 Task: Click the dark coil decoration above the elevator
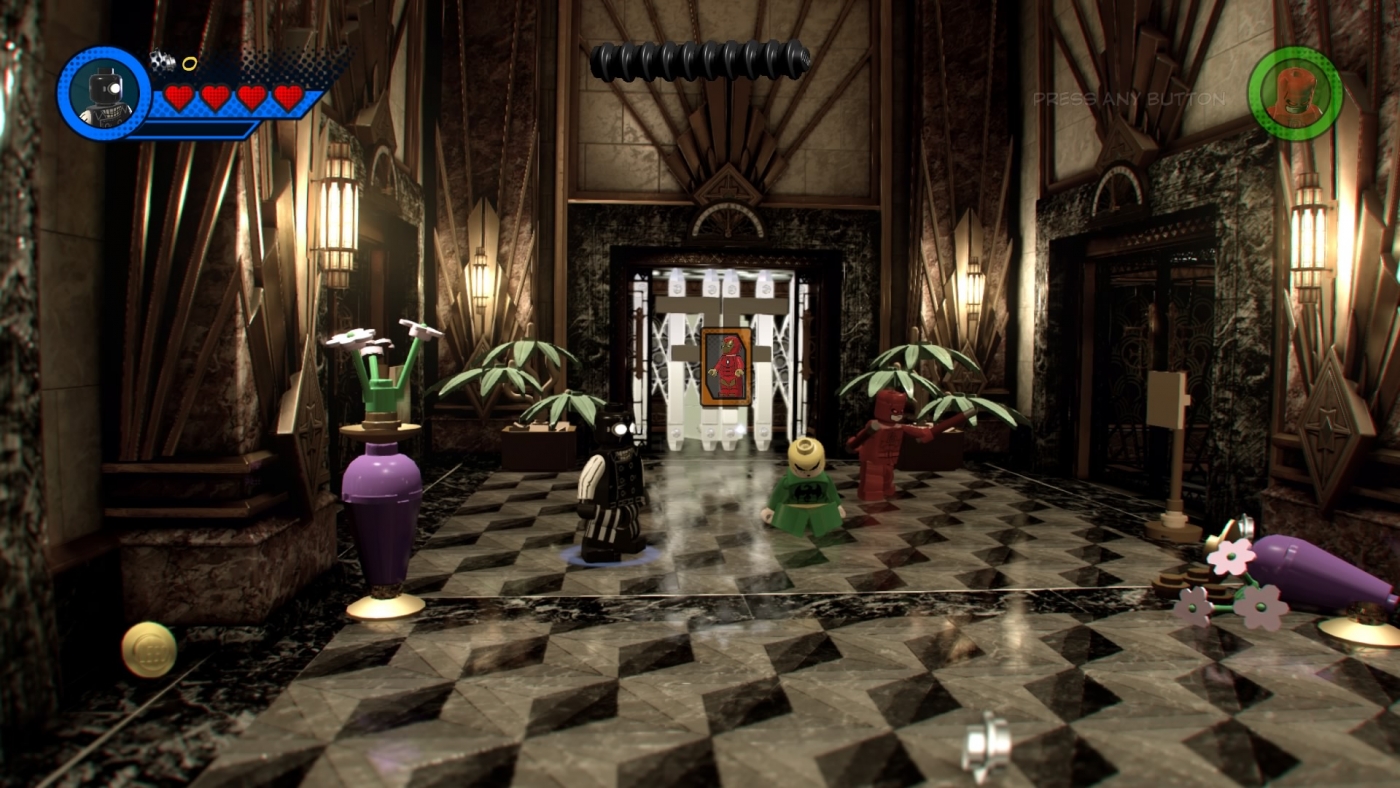tap(700, 58)
